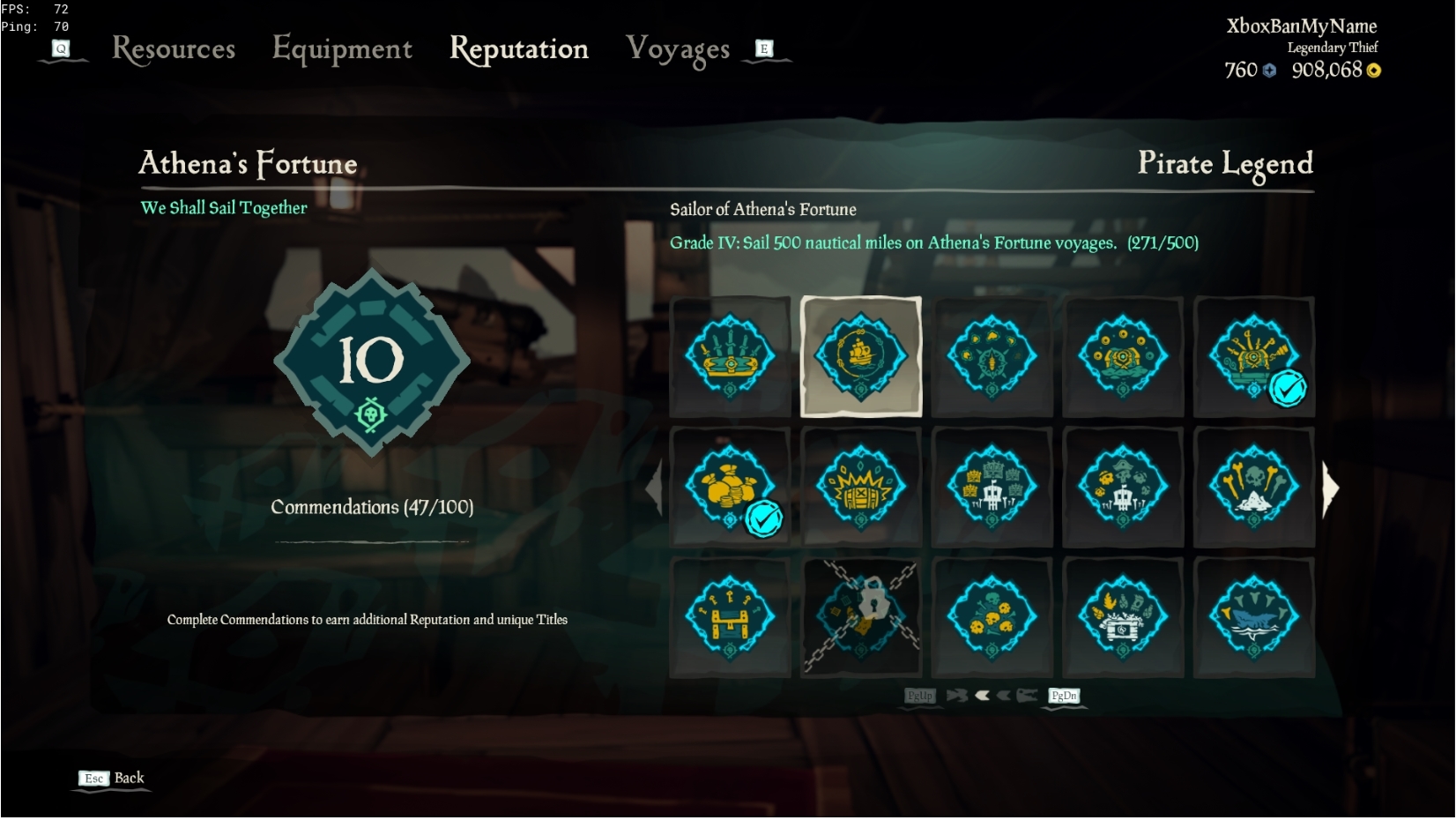Switch to the Voyages tab

pos(679,49)
